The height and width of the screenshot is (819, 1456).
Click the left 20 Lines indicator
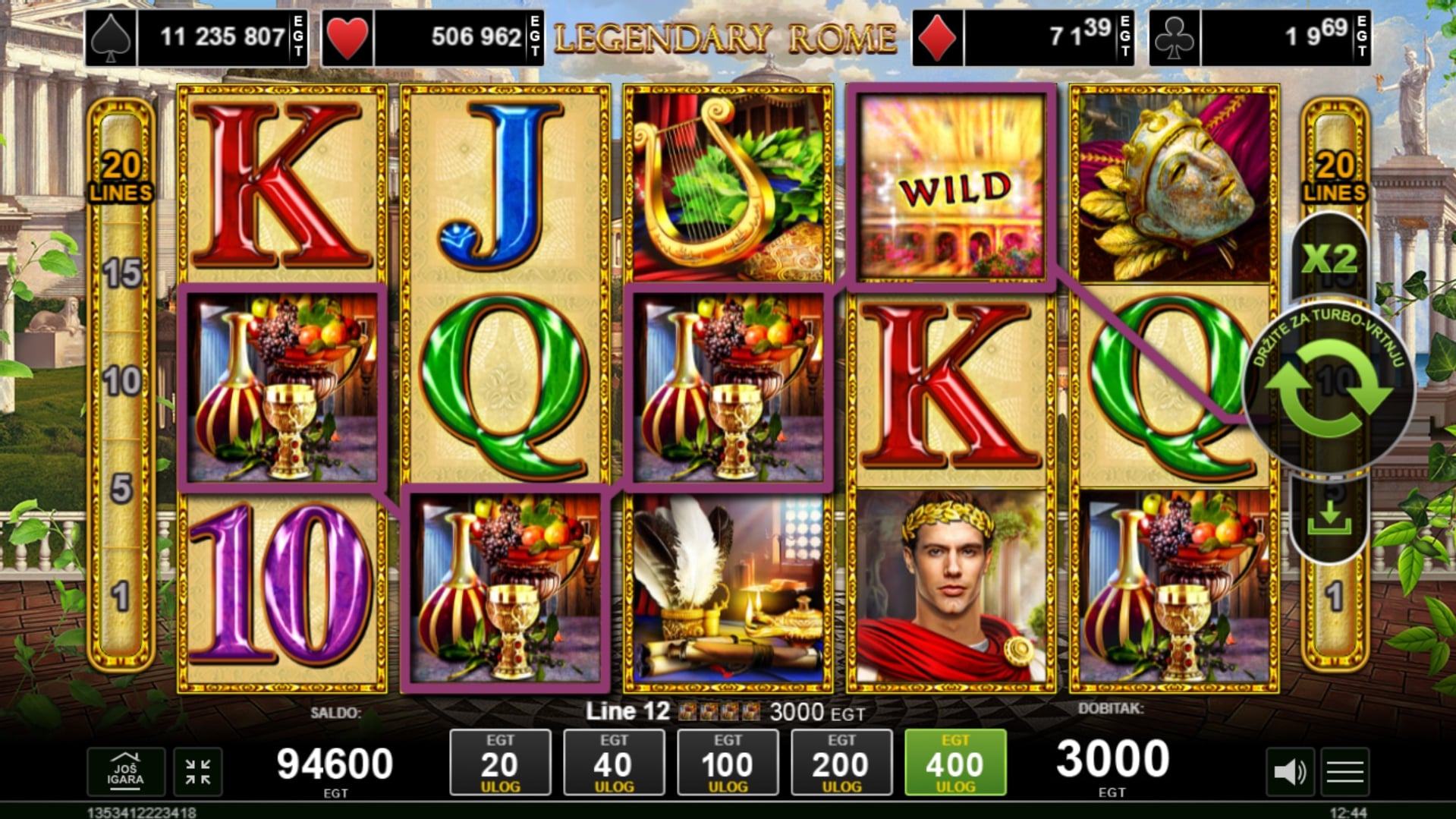[121, 177]
